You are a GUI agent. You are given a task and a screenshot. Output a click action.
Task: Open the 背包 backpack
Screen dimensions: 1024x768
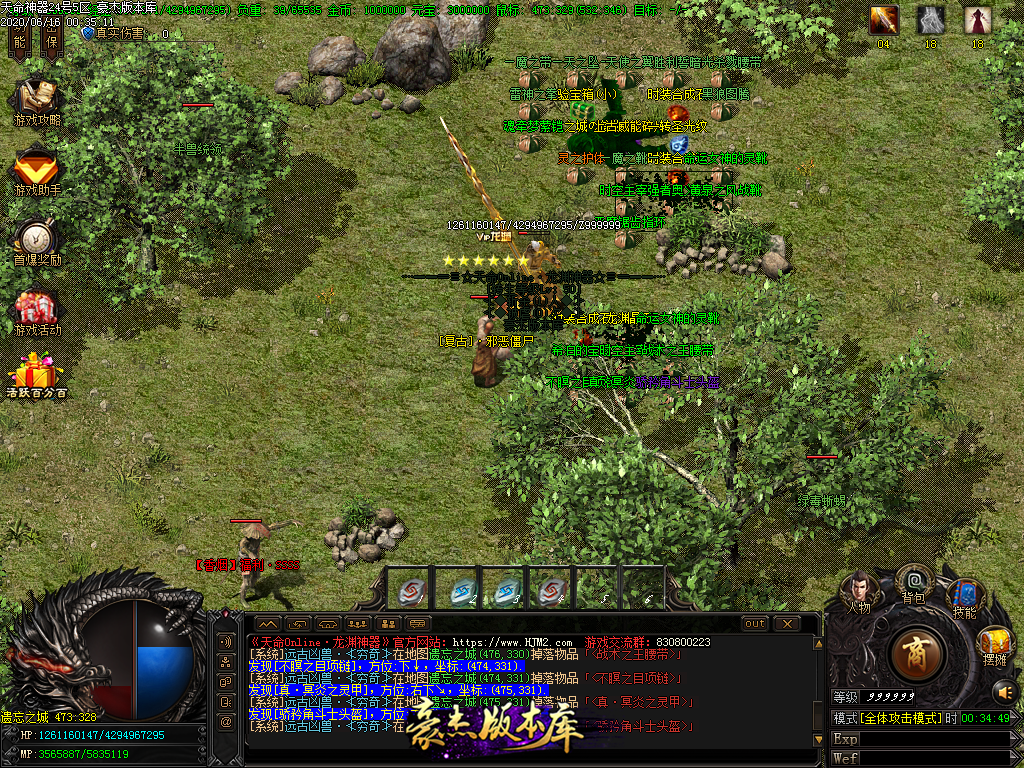tap(913, 583)
